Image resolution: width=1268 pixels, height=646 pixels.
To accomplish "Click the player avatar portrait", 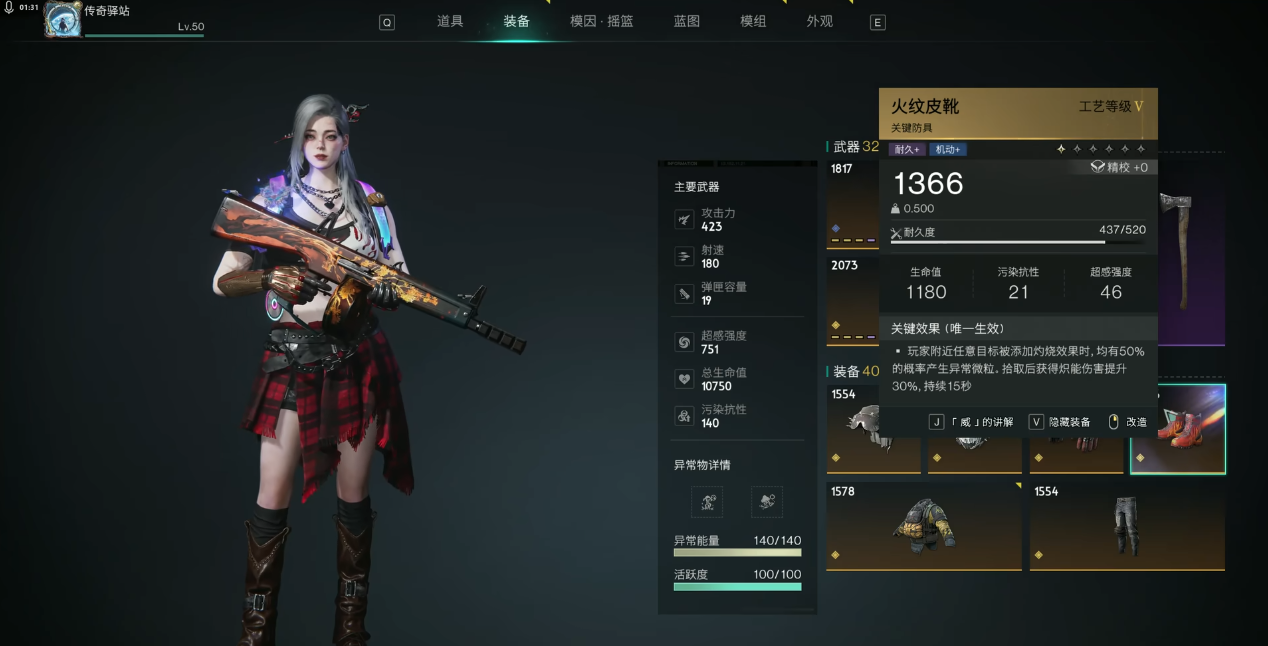I will coord(62,19).
